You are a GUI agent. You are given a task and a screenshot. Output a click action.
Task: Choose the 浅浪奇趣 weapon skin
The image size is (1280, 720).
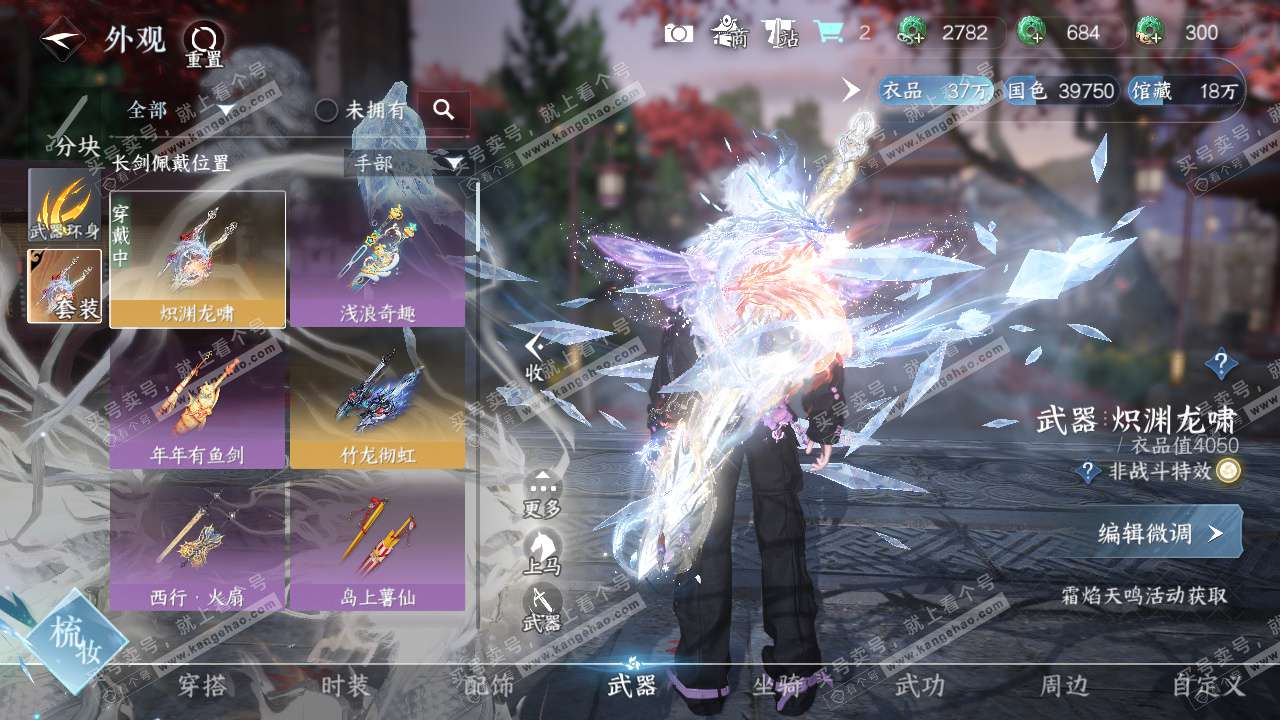click(377, 260)
